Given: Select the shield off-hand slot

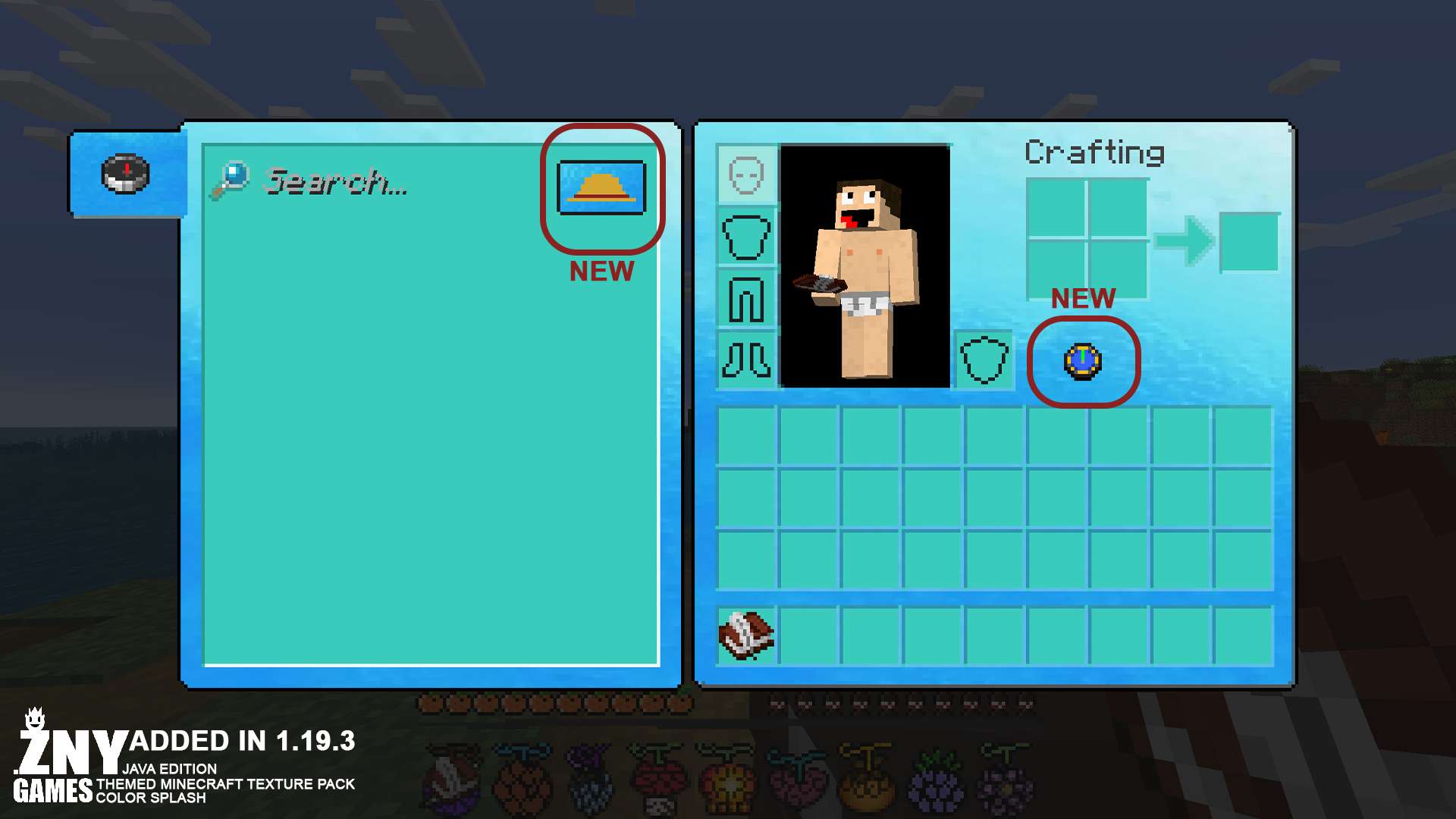Looking at the screenshot, I should tap(984, 360).
